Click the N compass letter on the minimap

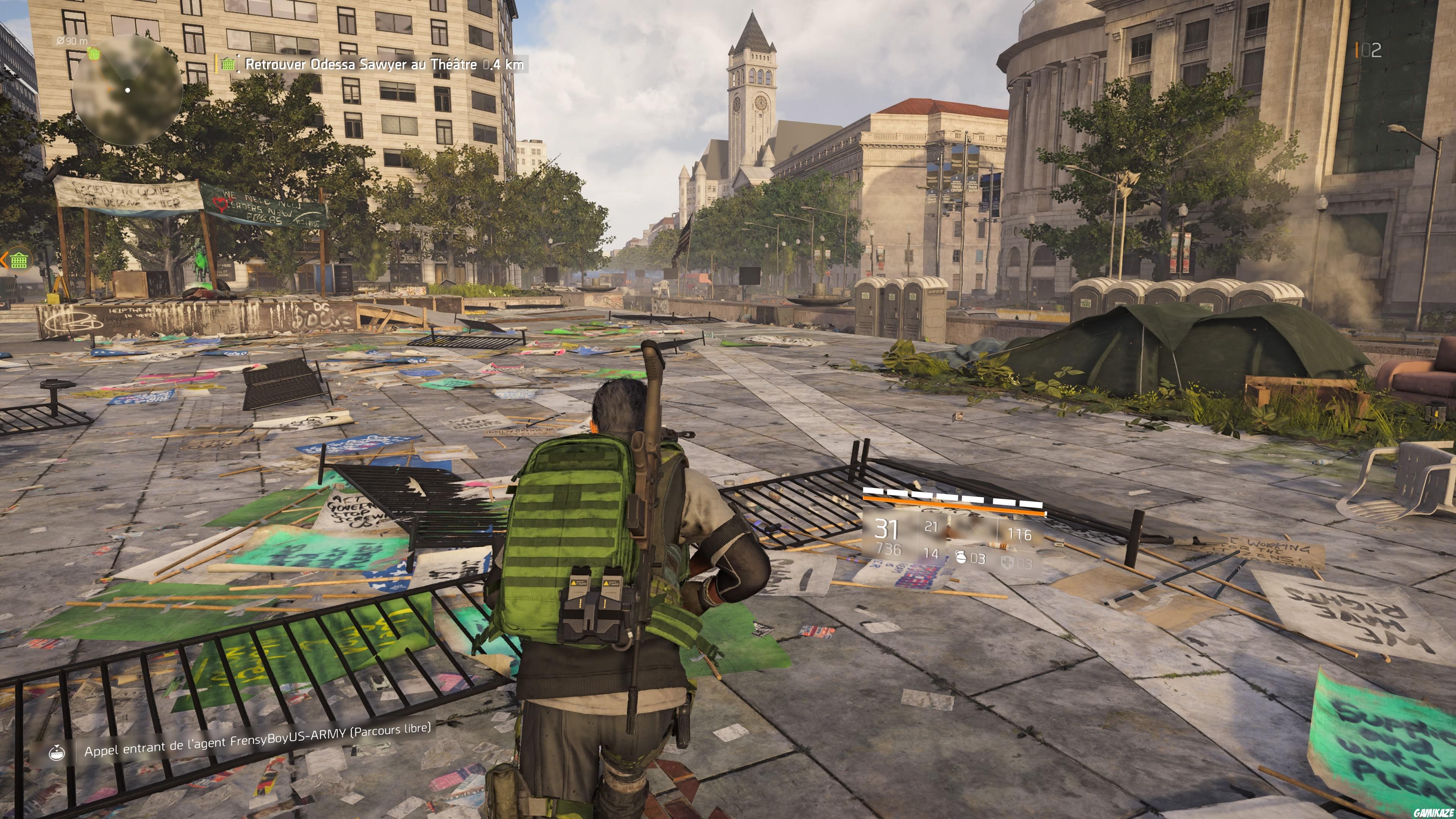coord(70,122)
